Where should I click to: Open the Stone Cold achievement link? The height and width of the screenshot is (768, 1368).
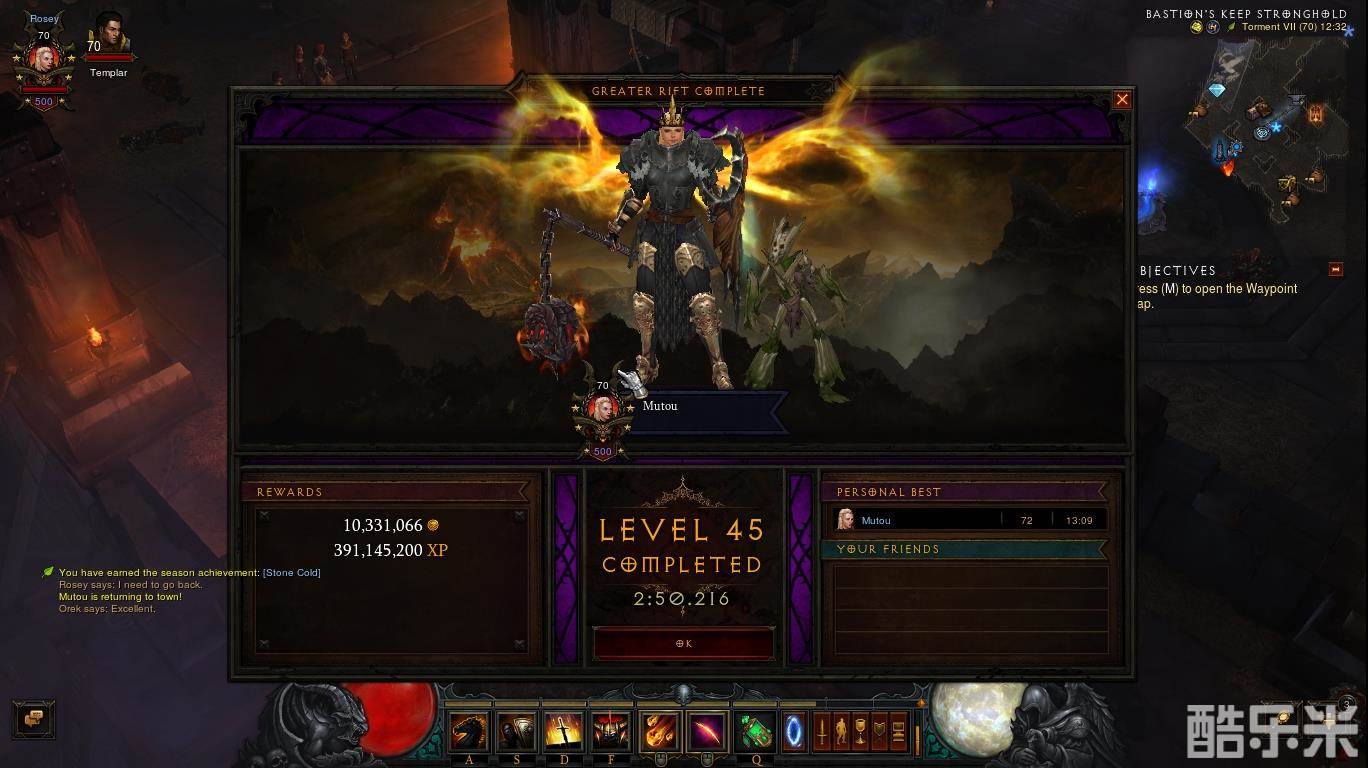[x=291, y=573]
